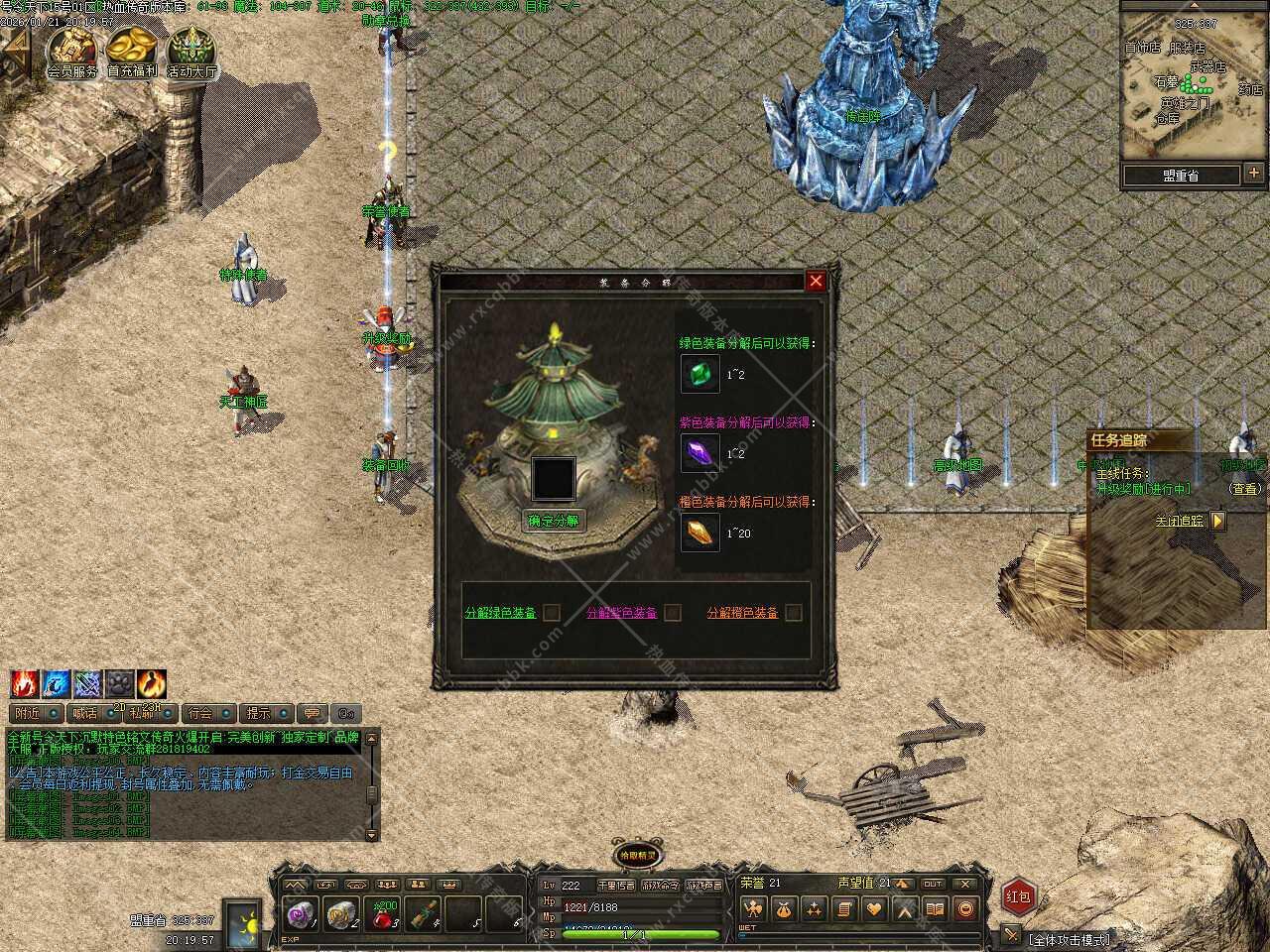Click 查看 in the quest tracker
This screenshot has width=1270, height=952.
point(1244,489)
